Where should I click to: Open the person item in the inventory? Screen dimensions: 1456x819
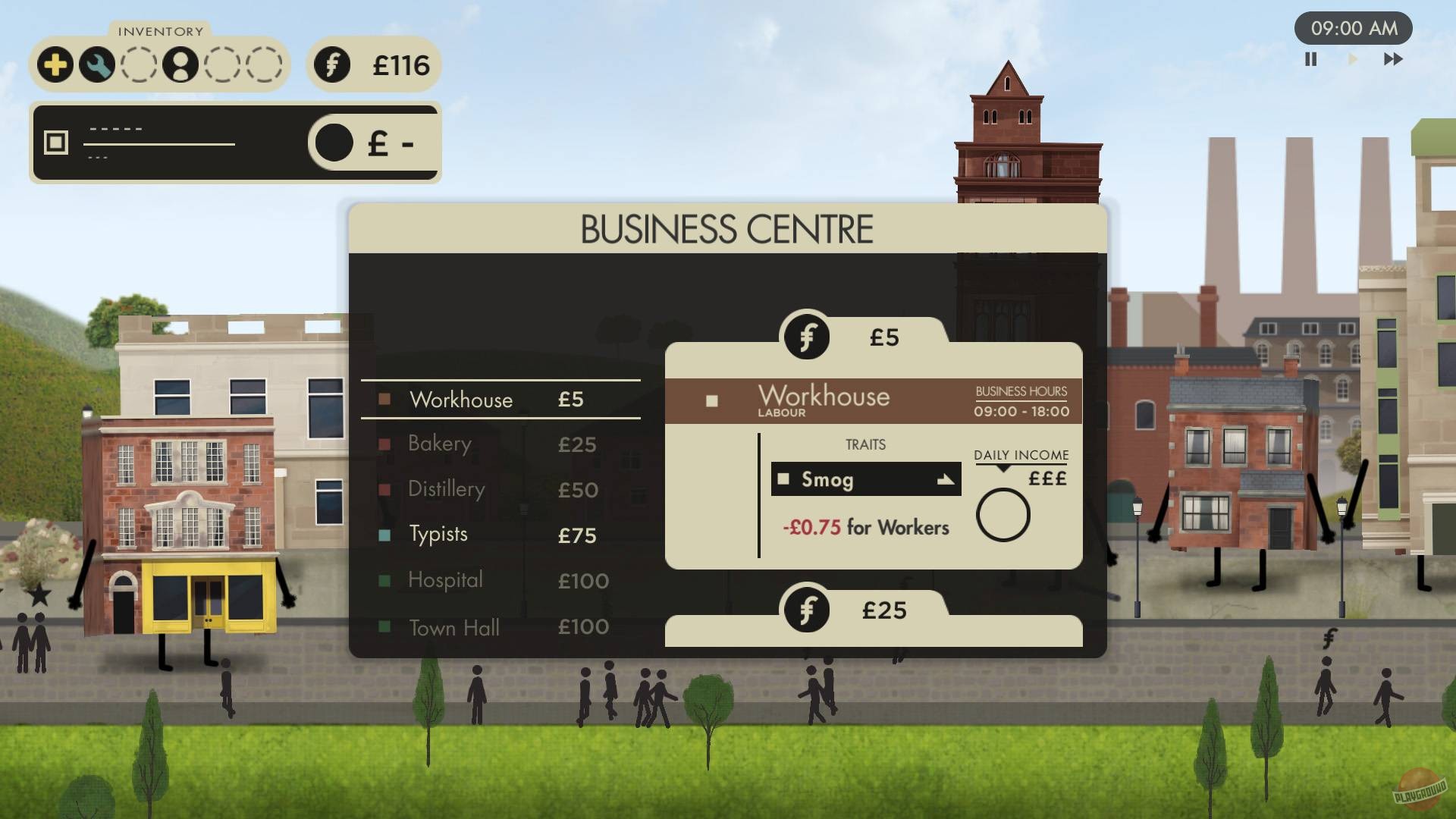pyautogui.click(x=180, y=65)
